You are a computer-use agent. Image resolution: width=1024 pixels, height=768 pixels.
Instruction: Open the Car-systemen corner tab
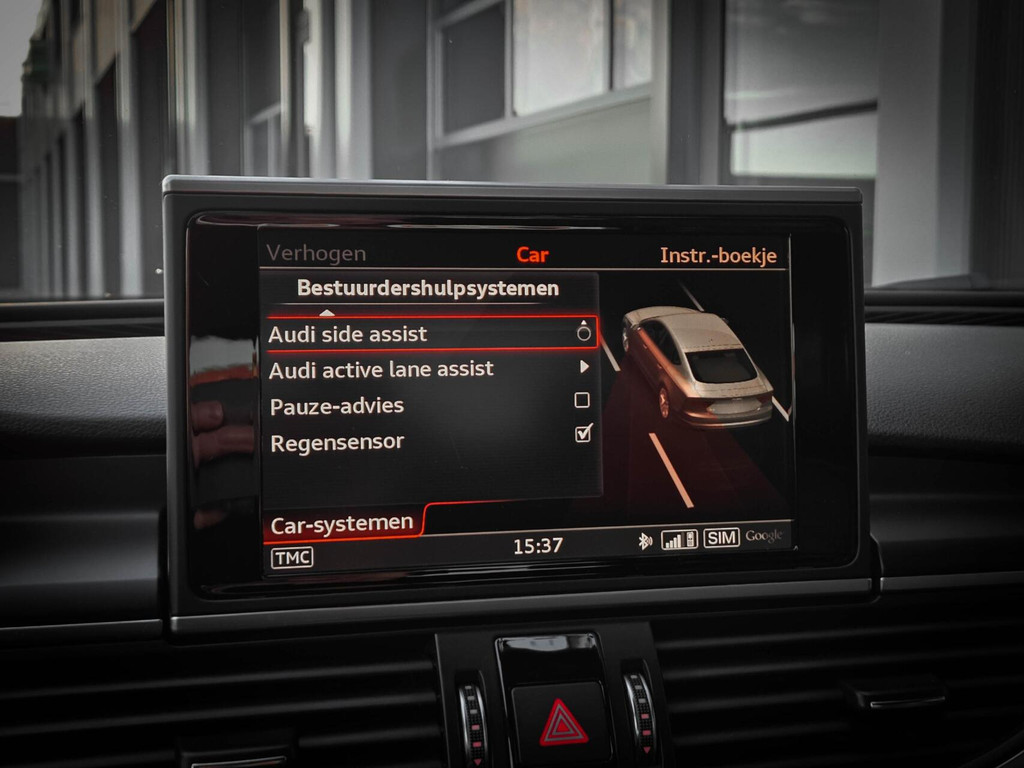tap(342, 523)
